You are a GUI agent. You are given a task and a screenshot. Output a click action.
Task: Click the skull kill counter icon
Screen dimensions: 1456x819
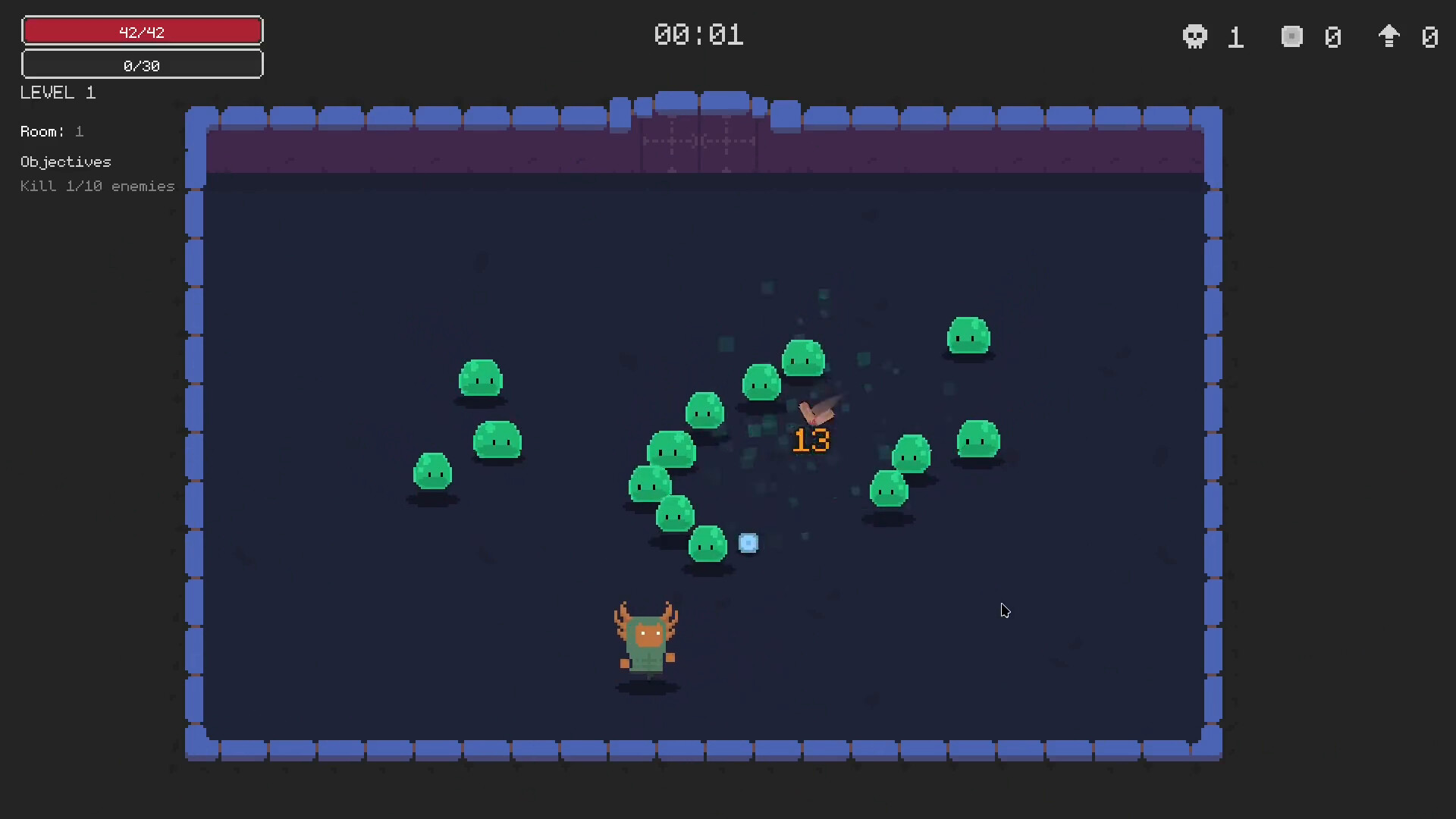[x=1194, y=36]
